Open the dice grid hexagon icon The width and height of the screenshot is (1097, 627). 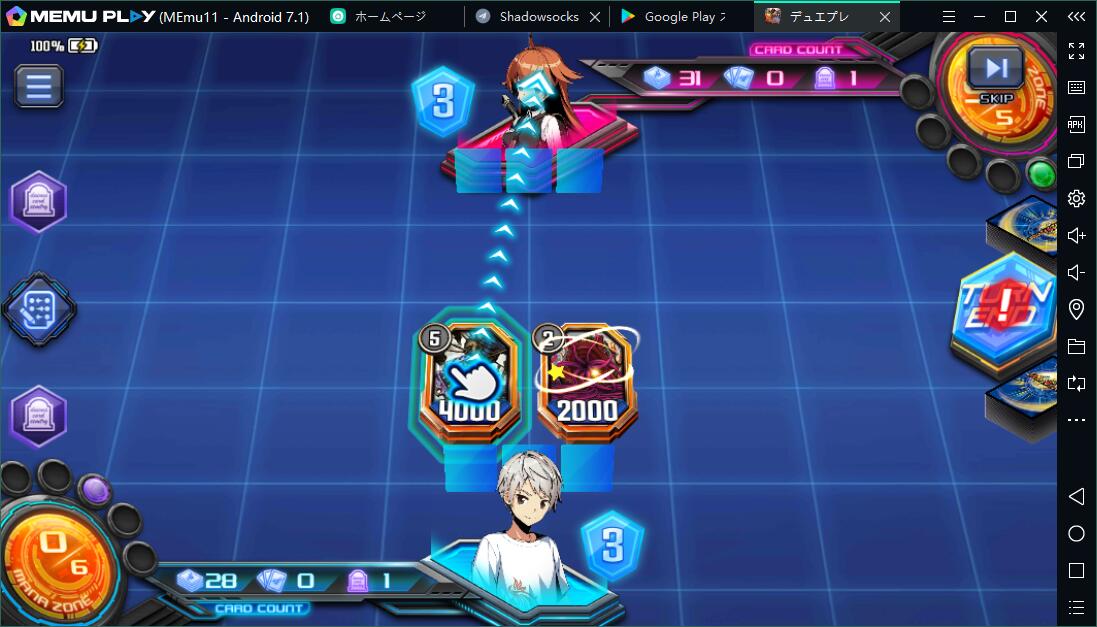39,308
